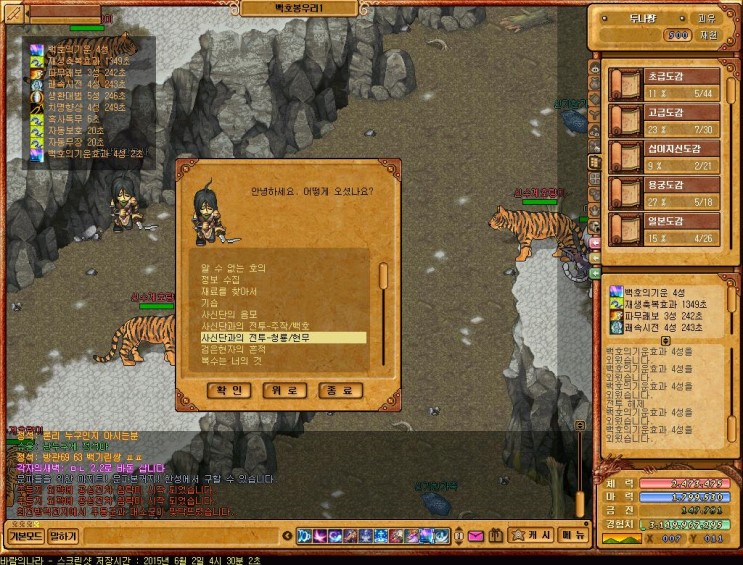
Task: Pick the 복수는 너의 것 option
Action: tap(230, 361)
